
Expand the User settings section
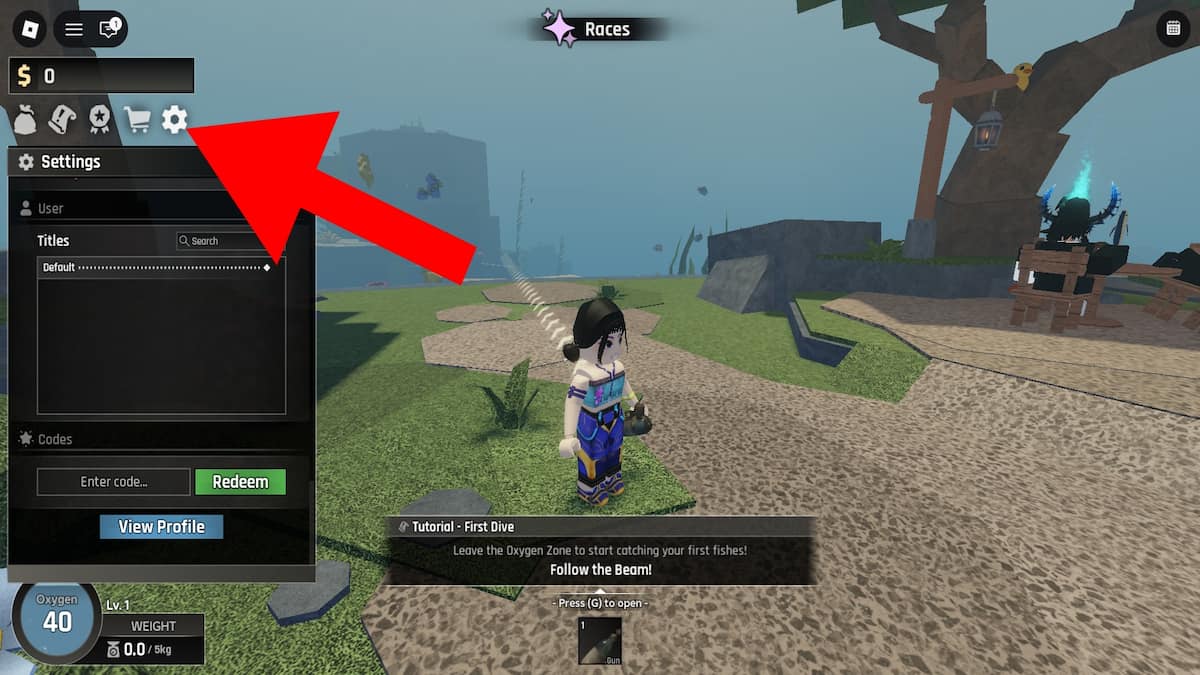[x=50, y=209]
